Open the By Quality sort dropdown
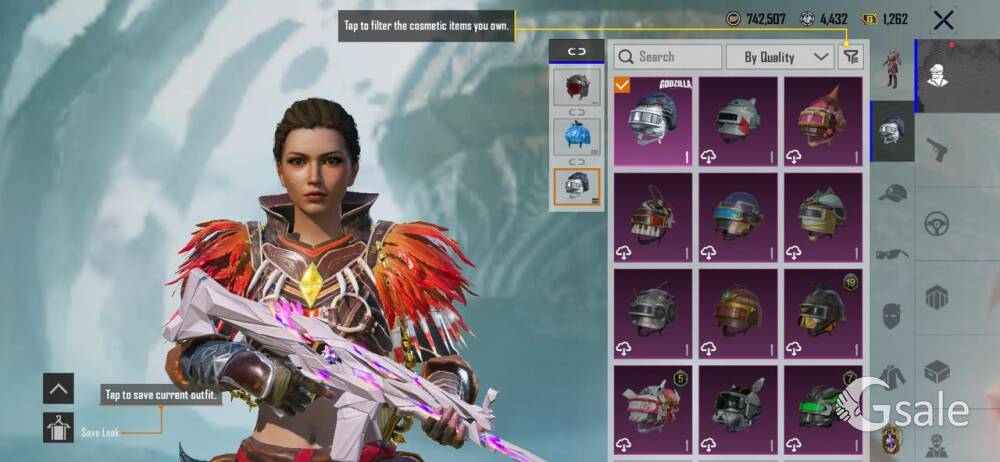 [x=780, y=57]
